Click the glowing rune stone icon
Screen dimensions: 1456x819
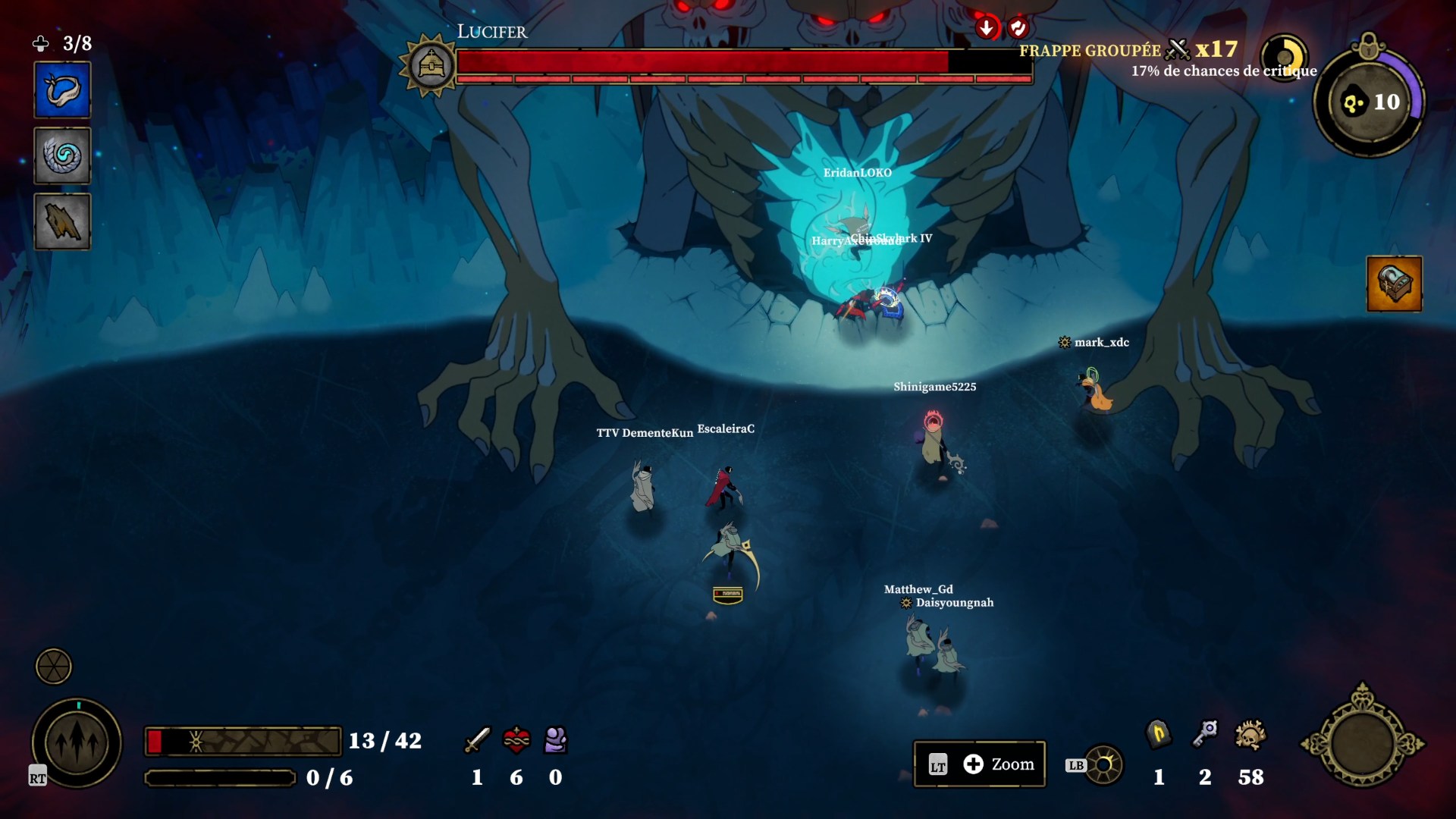pos(1158,733)
